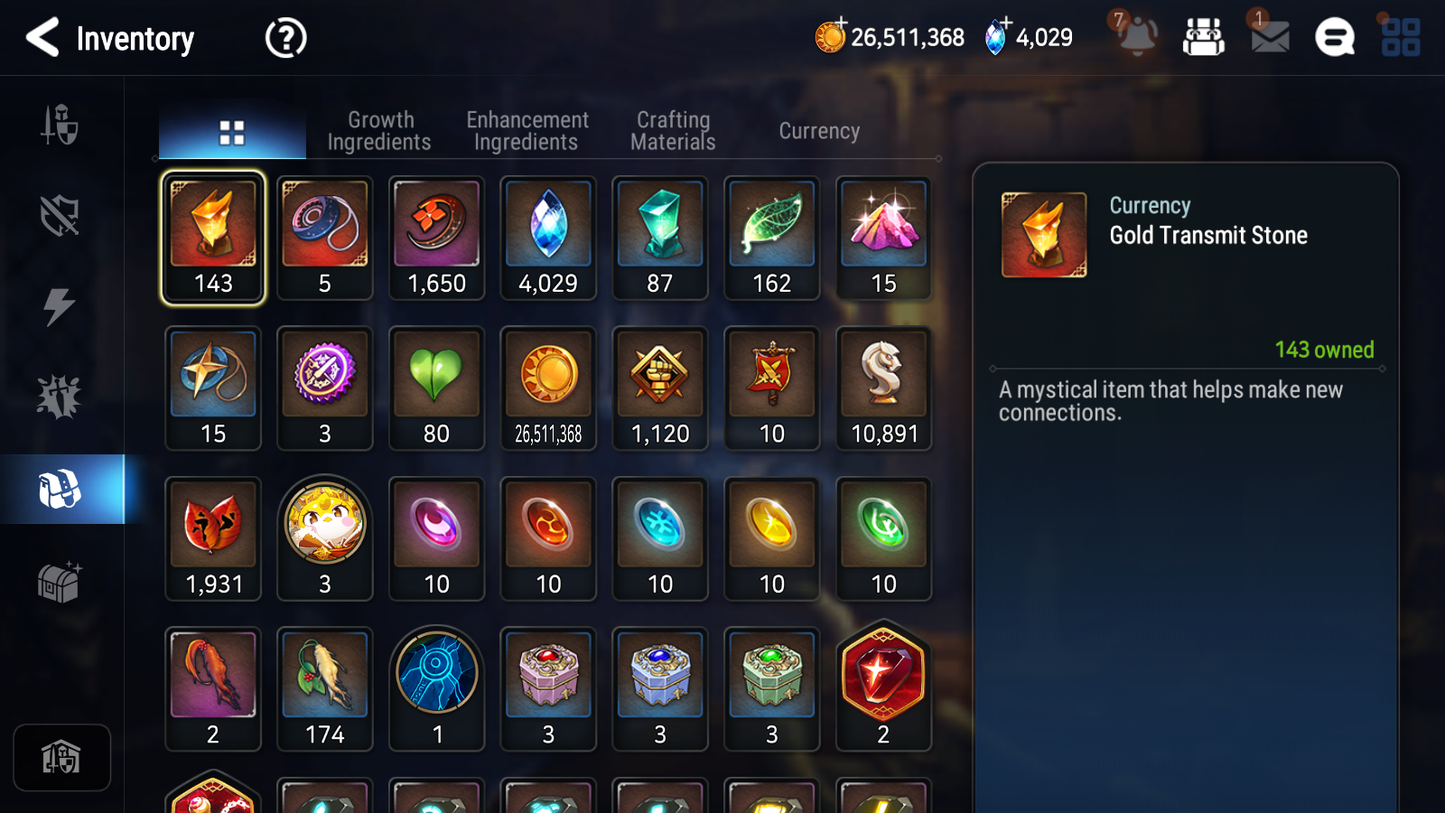Open the Crafting Materials tab
Image resolution: width=1445 pixels, height=813 pixels.
[672, 130]
